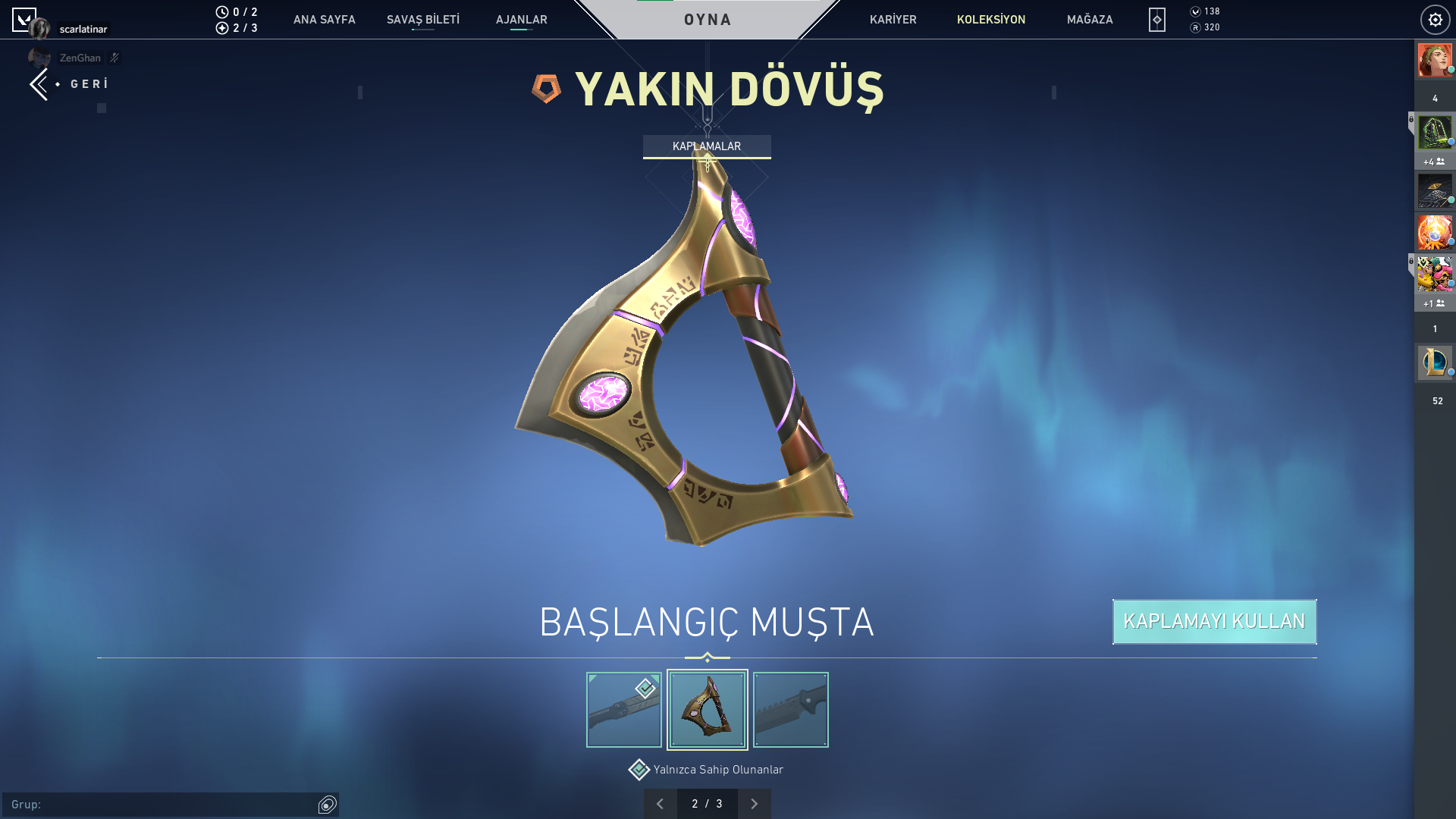
Task: Select the golden knuckle-blade skin thumbnail
Action: pos(708,710)
